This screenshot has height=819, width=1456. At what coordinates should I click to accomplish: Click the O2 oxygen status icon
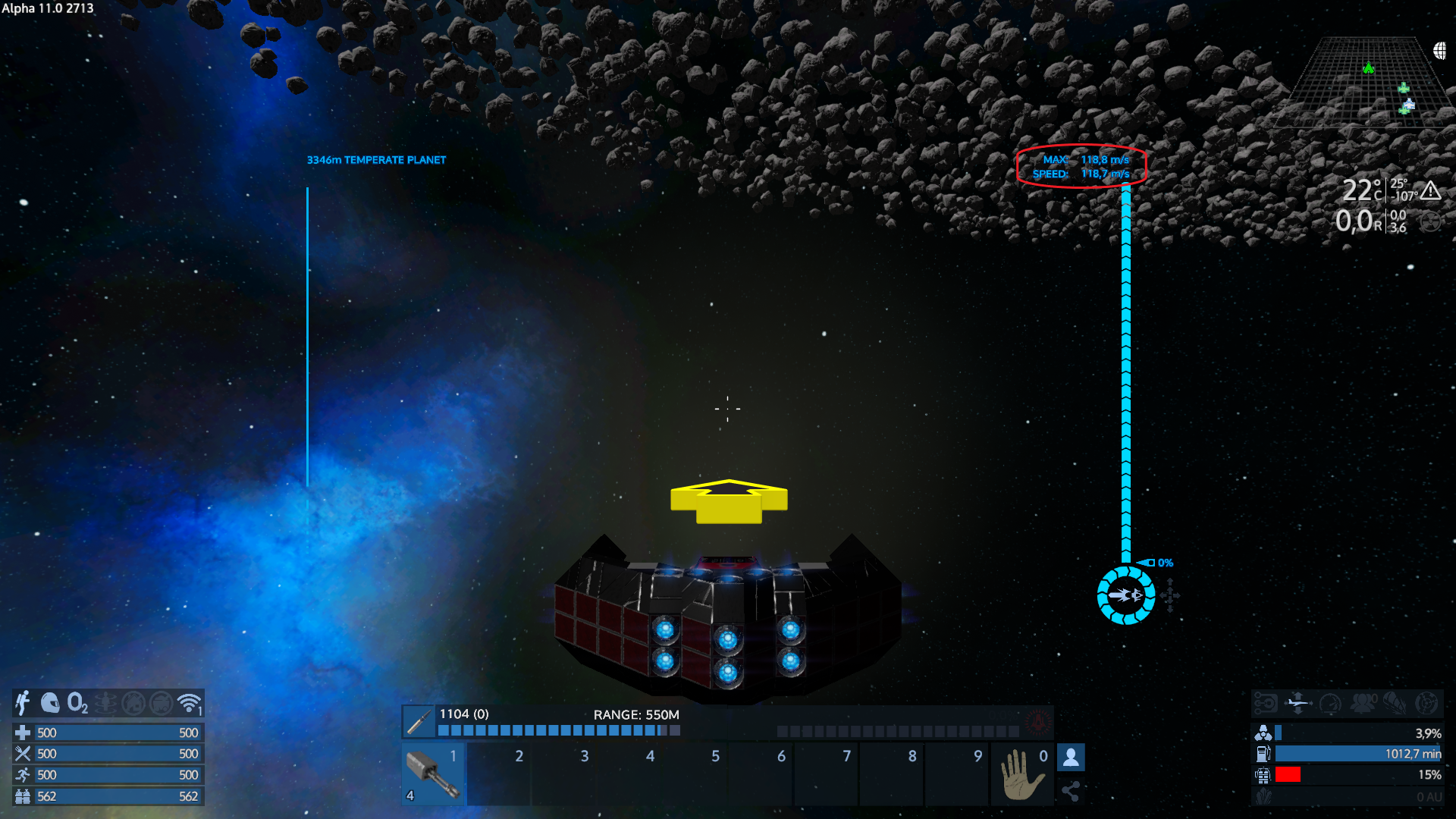coord(77,703)
